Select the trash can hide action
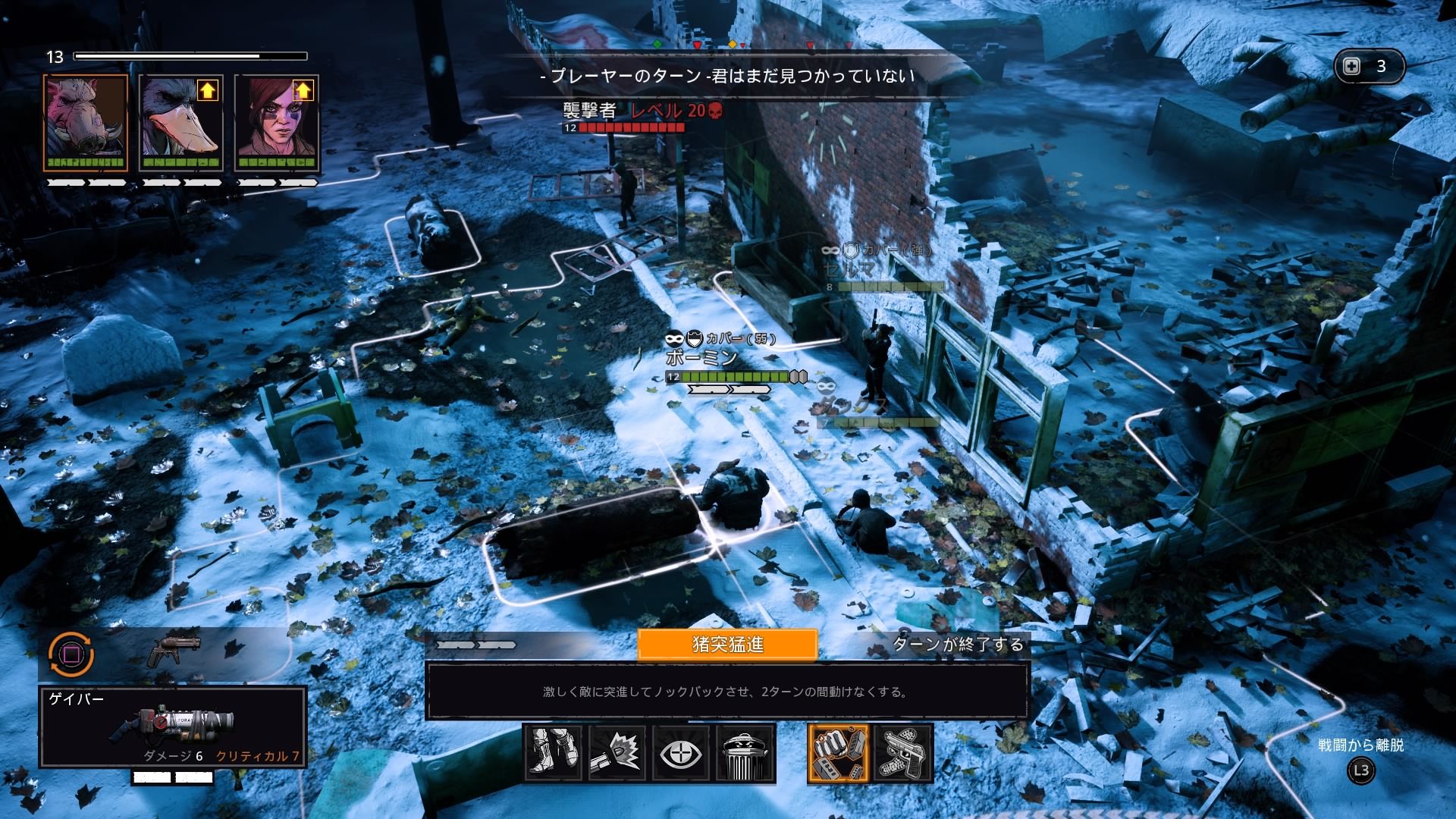 (745, 752)
